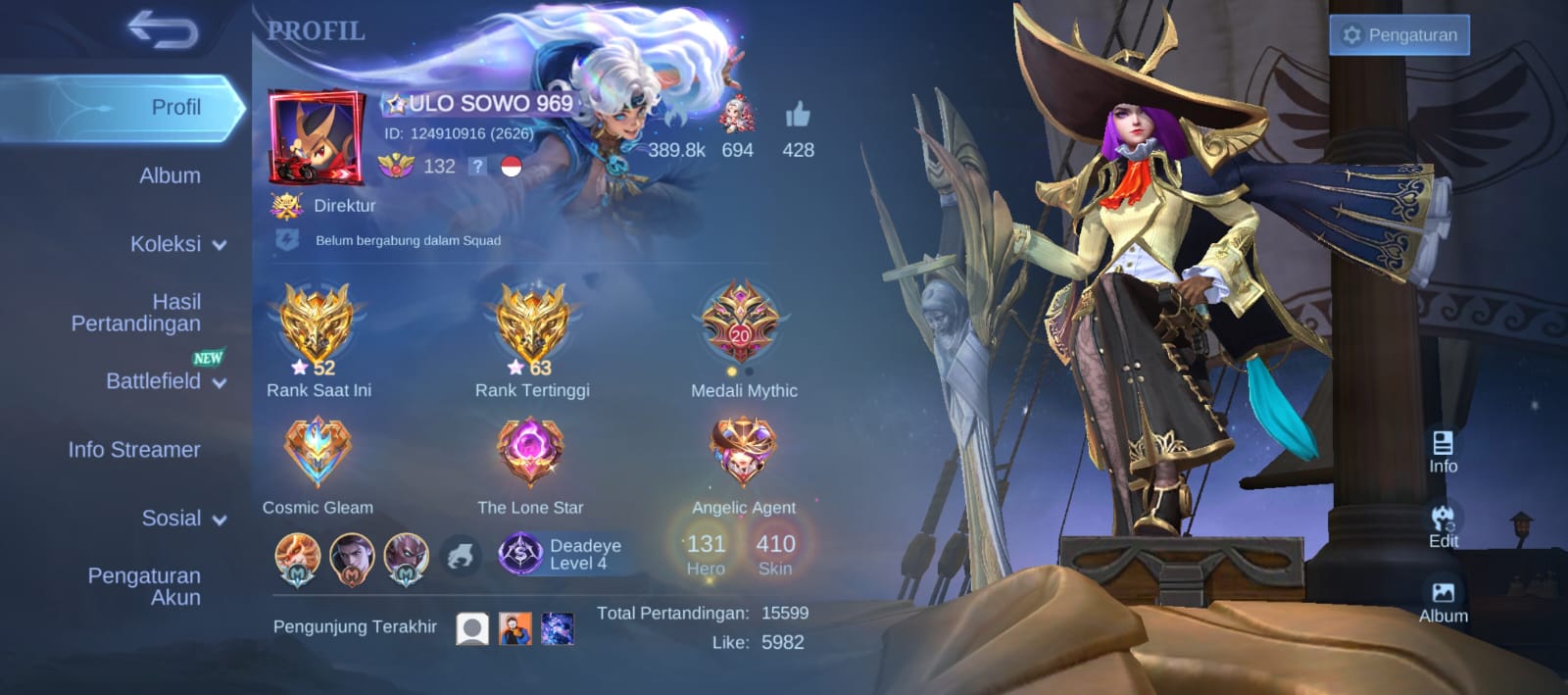
Task: Open the Info Streamer tab
Action: point(134,449)
